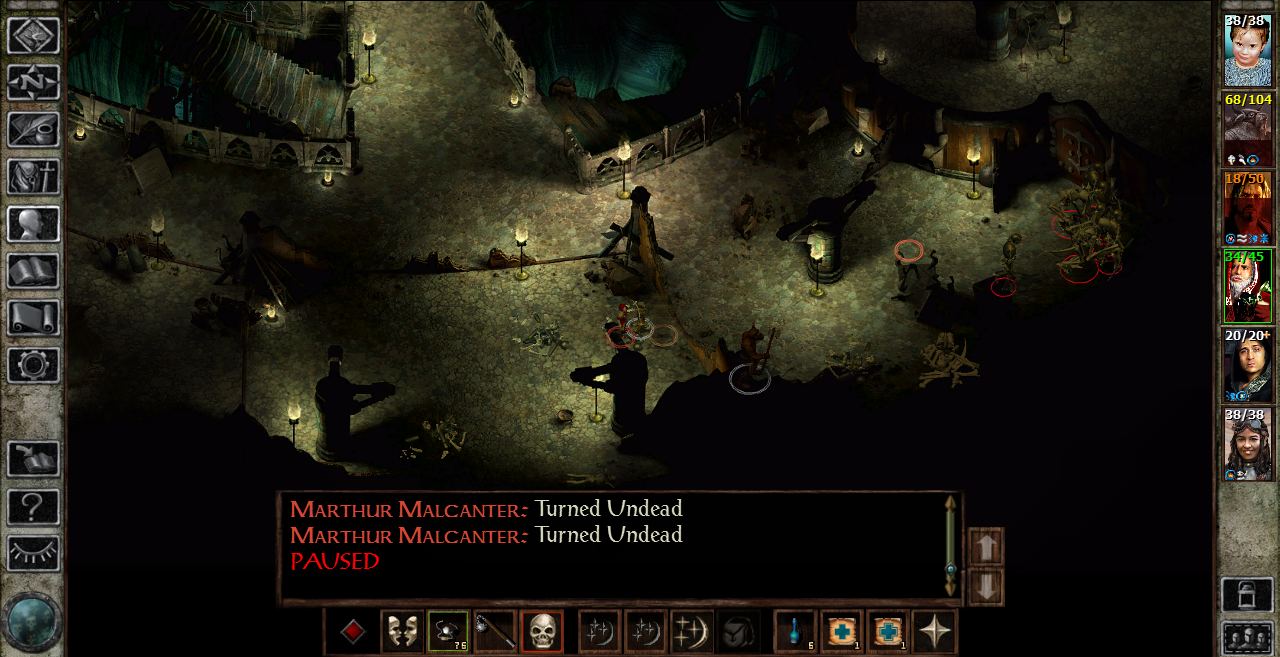Toggle party AI with the lantern button
Image resolution: width=1280 pixels, height=657 pixels.
click(x=1247, y=595)
